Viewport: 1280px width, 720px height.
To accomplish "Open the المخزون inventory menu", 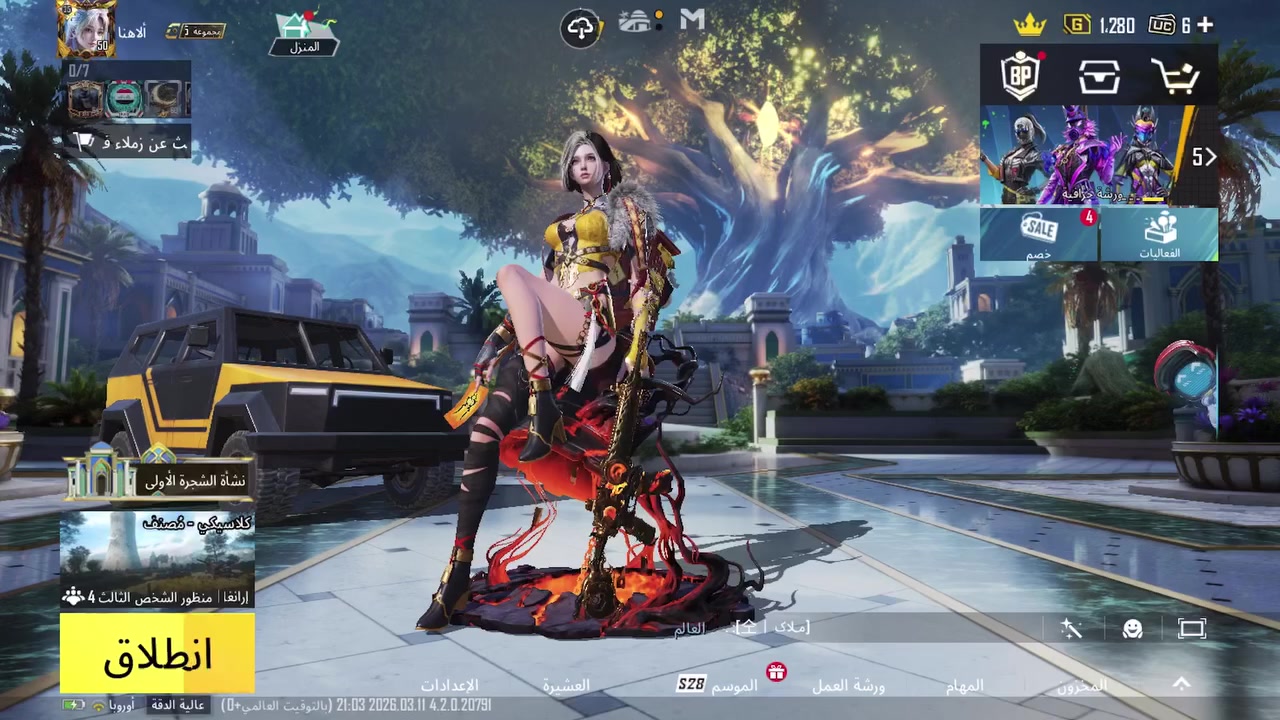I will (1082, 686).
